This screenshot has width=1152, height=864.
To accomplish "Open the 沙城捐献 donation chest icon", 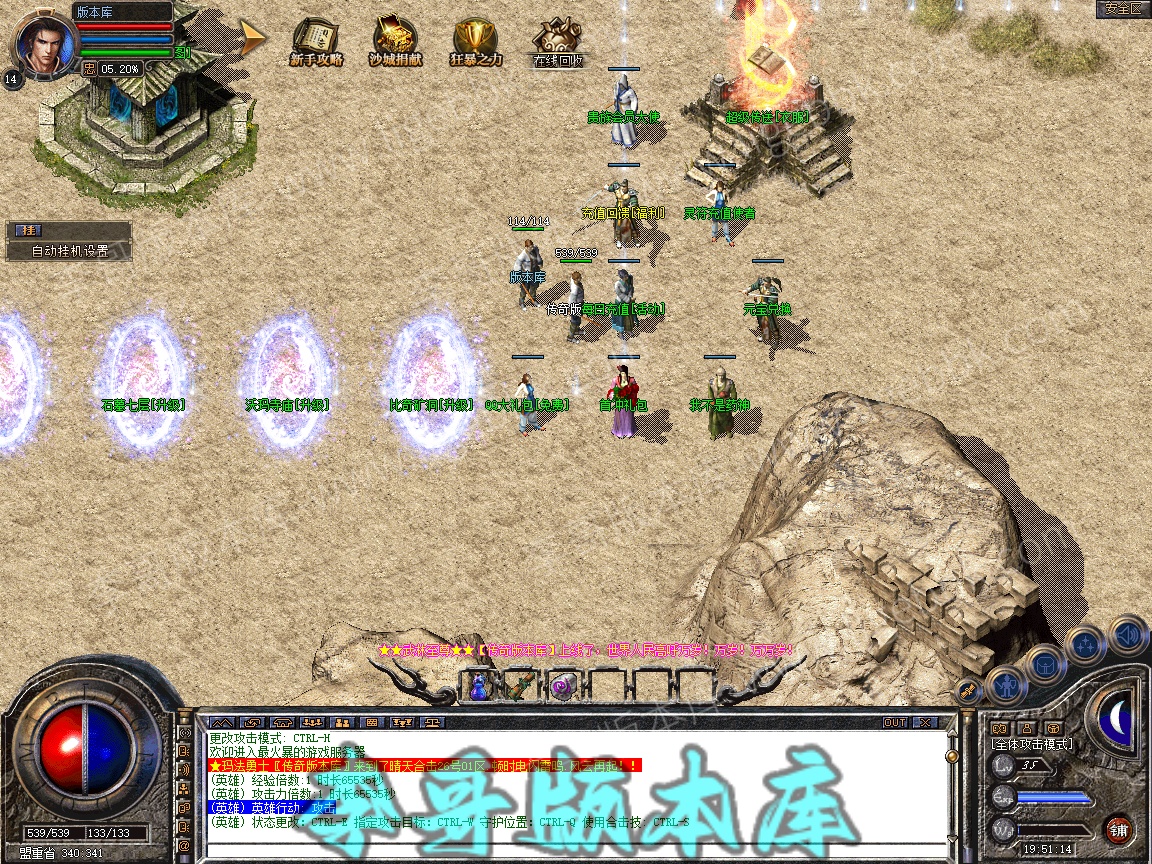I will 395,42.
